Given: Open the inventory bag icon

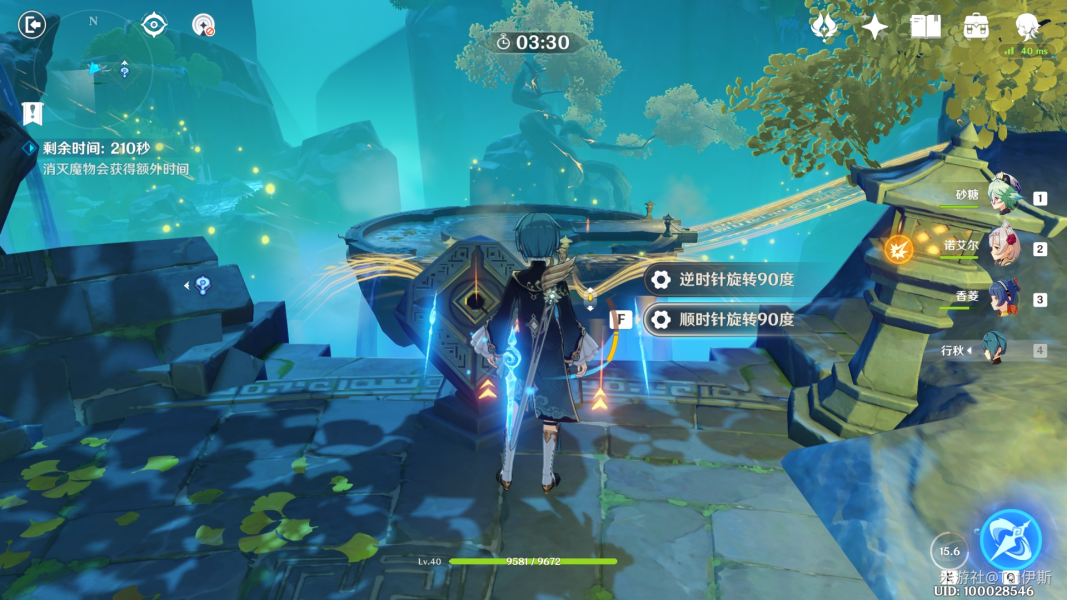Looking at the screenshot, I should [x=977, y=27].
